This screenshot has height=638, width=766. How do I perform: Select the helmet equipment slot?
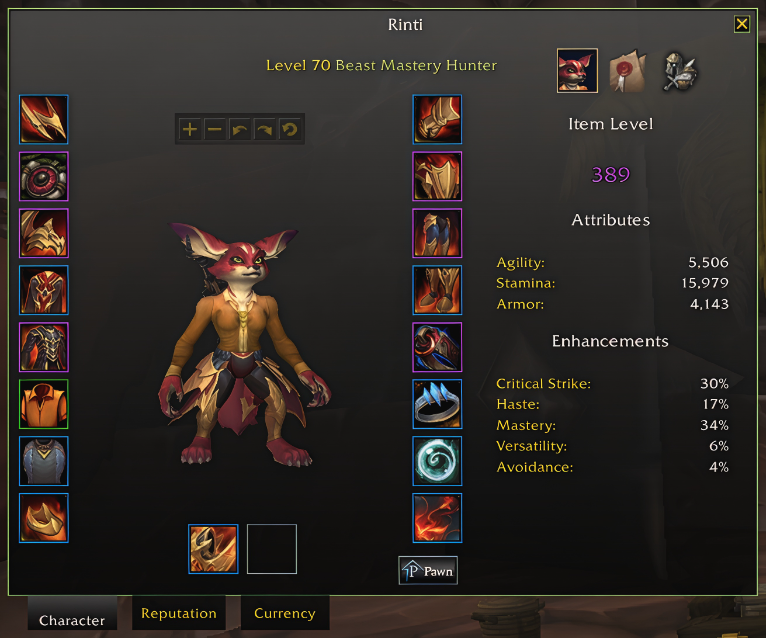pos(44,120)
